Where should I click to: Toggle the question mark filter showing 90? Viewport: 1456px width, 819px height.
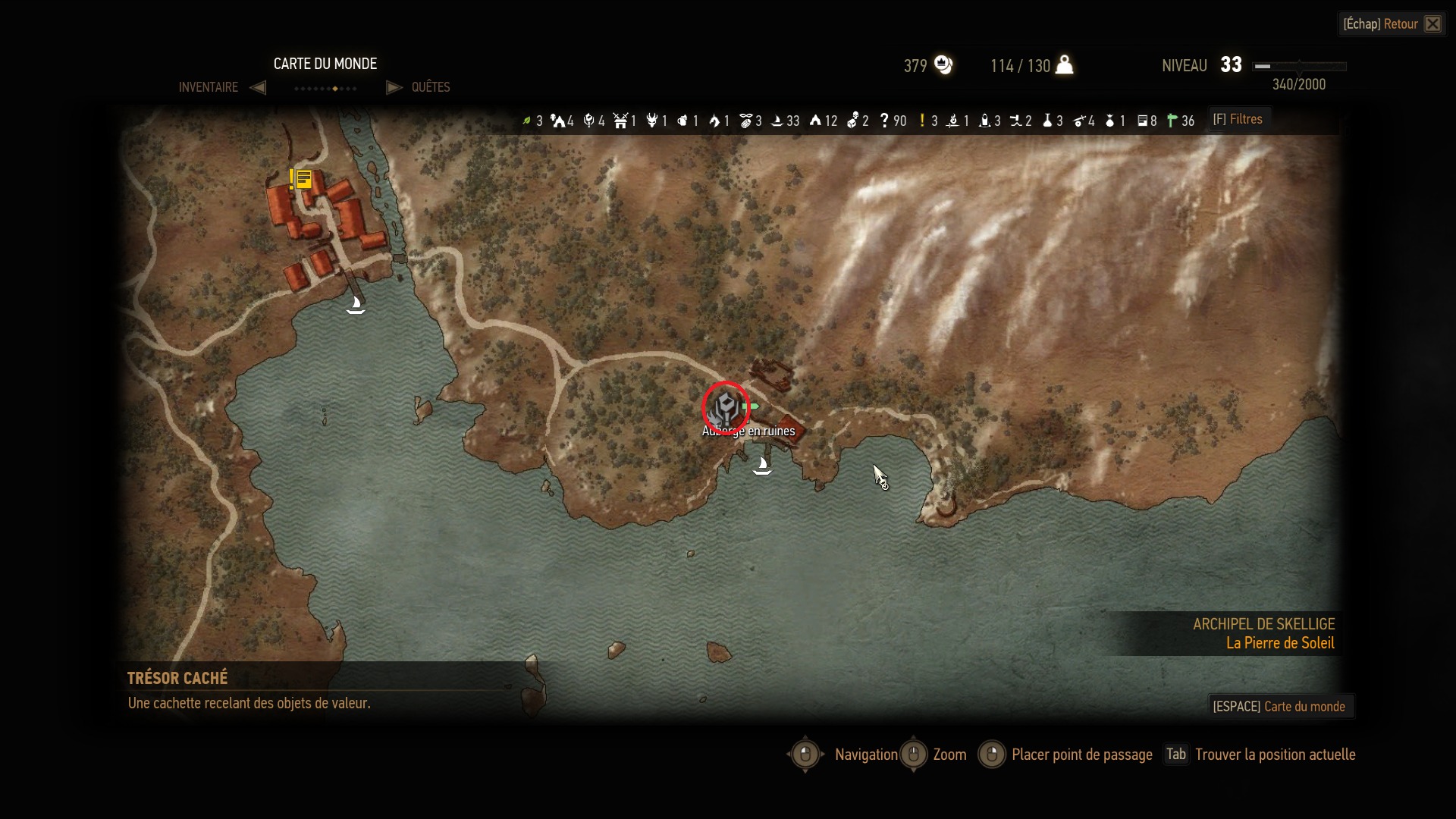884,121
